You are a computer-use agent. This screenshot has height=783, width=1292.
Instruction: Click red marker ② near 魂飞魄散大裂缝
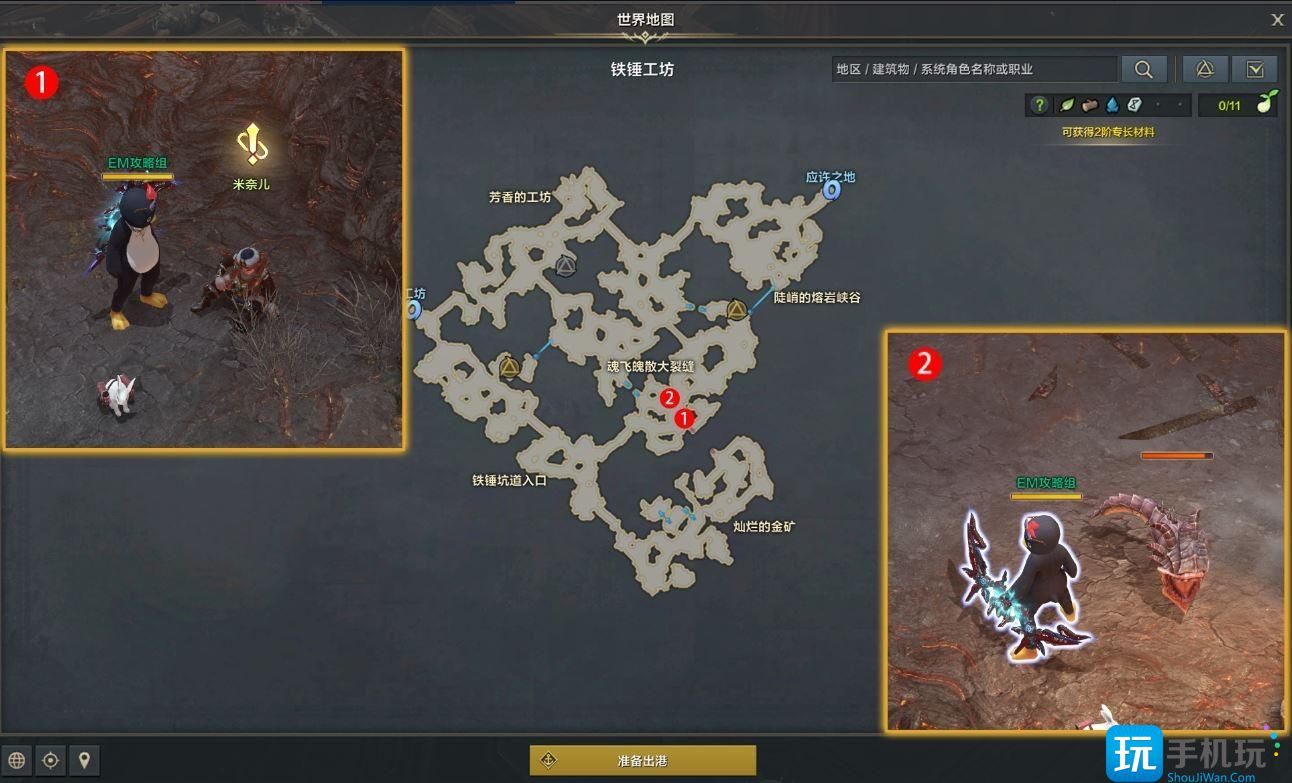(668, 398)
